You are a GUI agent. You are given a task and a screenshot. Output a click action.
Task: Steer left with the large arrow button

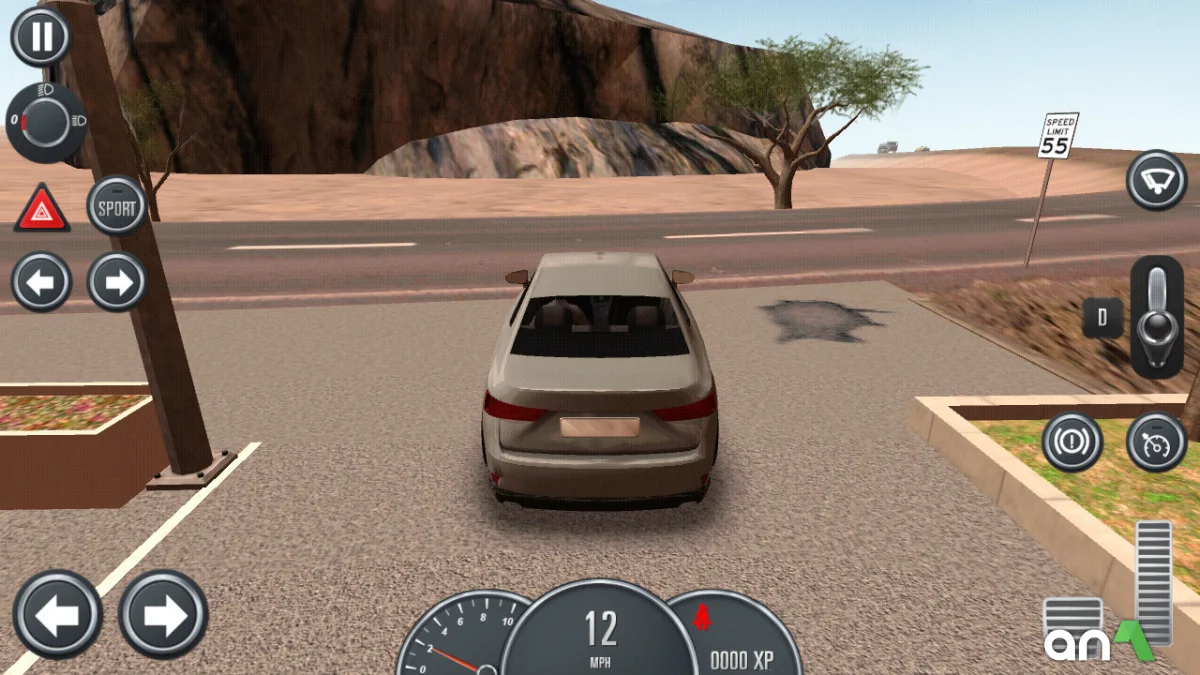(57, 614)
